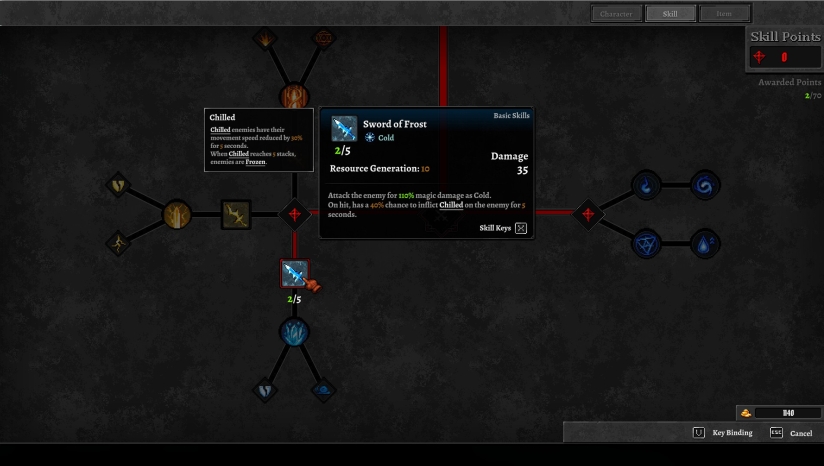Click the red diamond node left of tooltip

(x=294, y=213)
